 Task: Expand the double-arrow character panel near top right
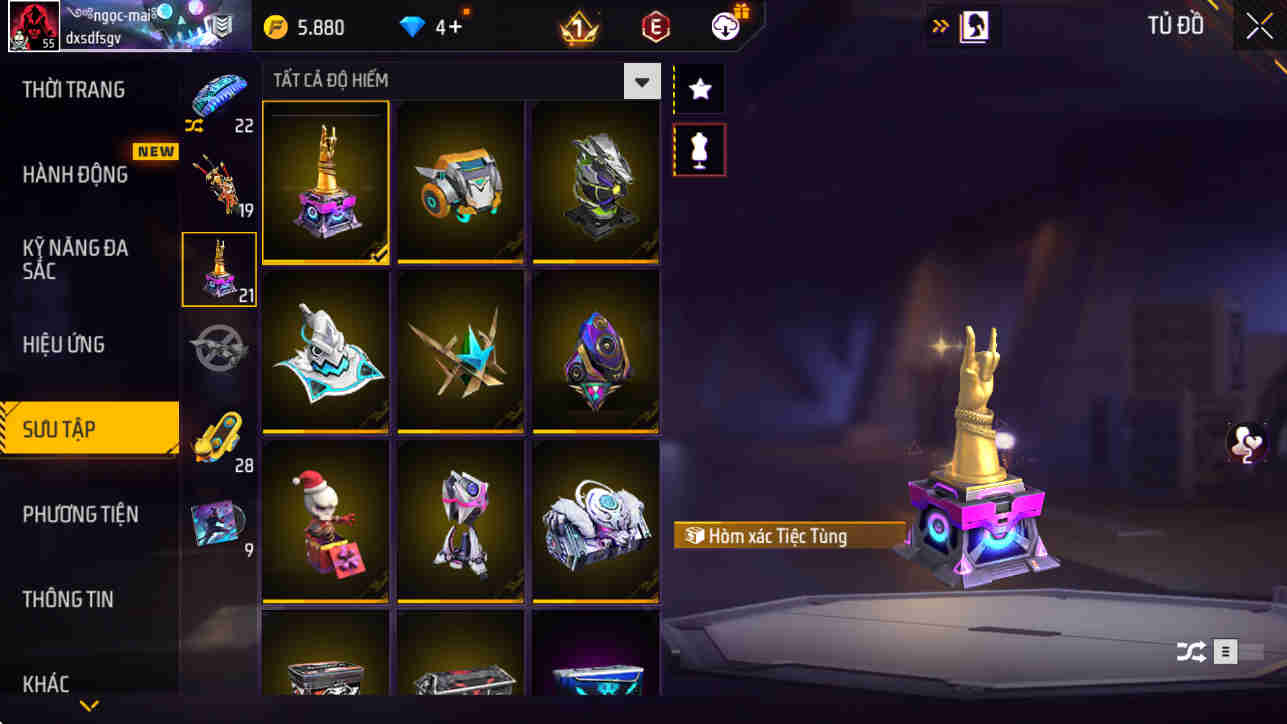pyautogui.click(x=937, y=26)
